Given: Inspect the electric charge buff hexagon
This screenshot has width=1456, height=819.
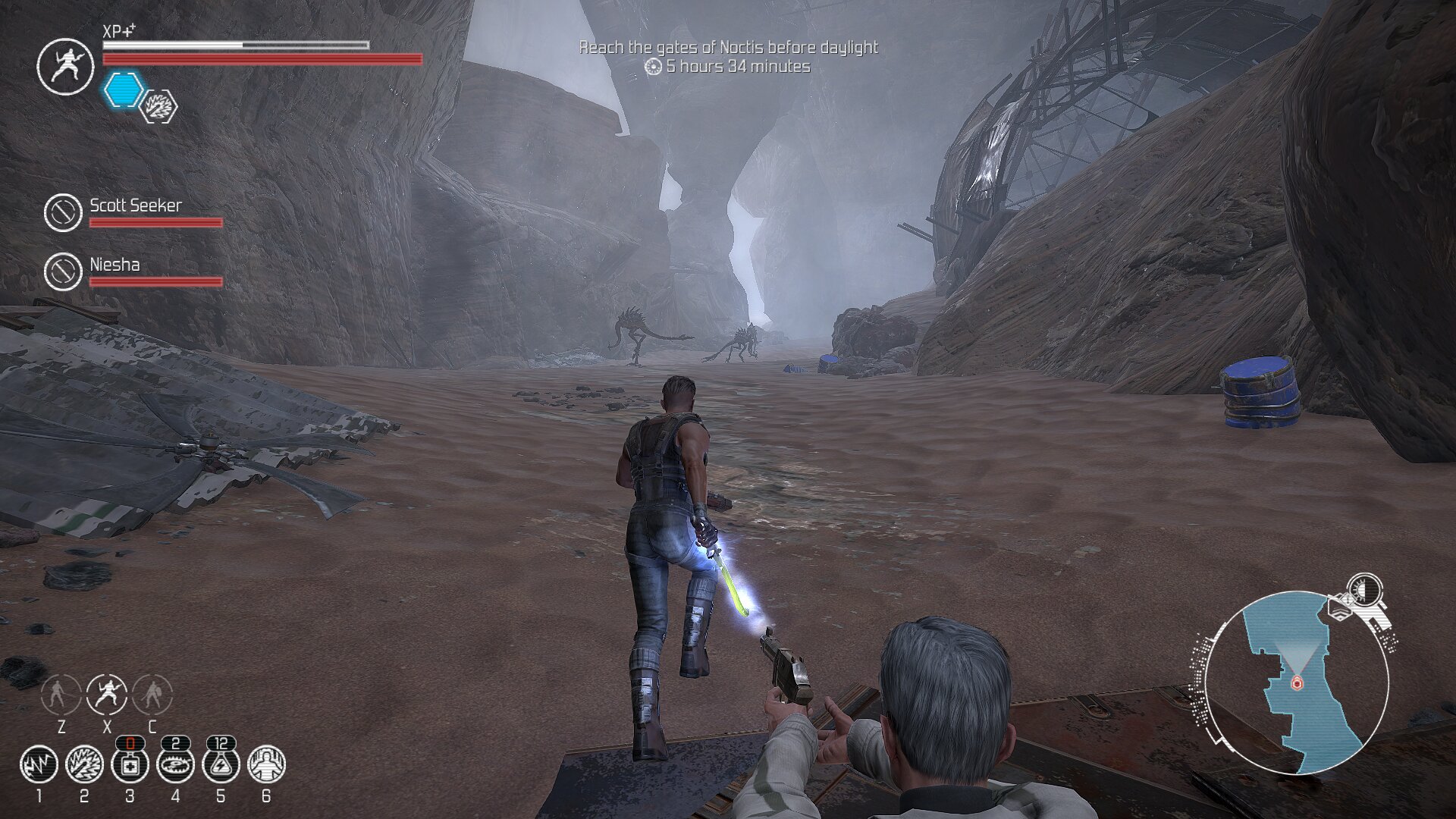Looking at the screenshot, I should [159, 107].
